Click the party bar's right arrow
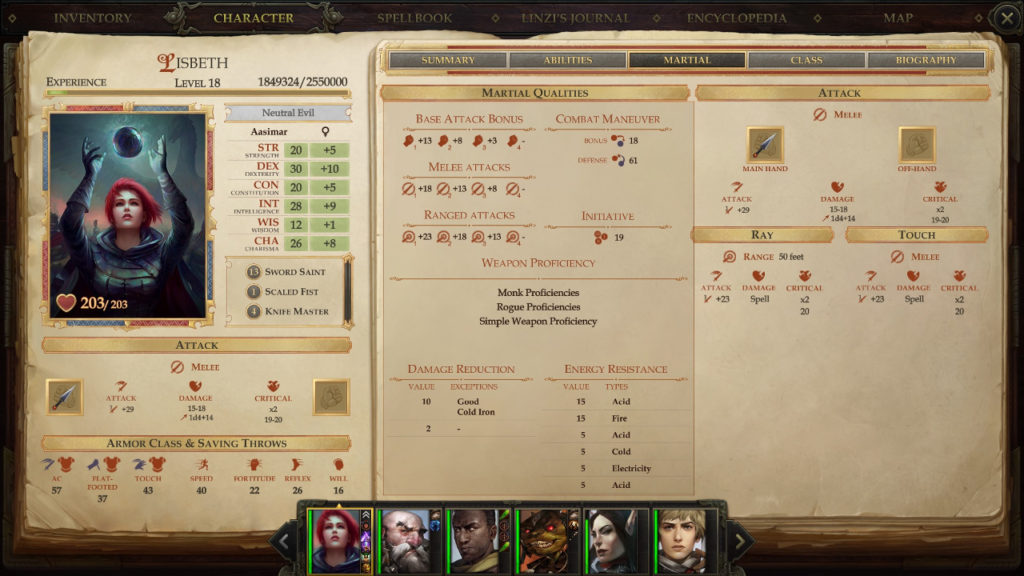The width and height of the screenshot is (1024, 576). pyautogui.click(x=739, y=542)
